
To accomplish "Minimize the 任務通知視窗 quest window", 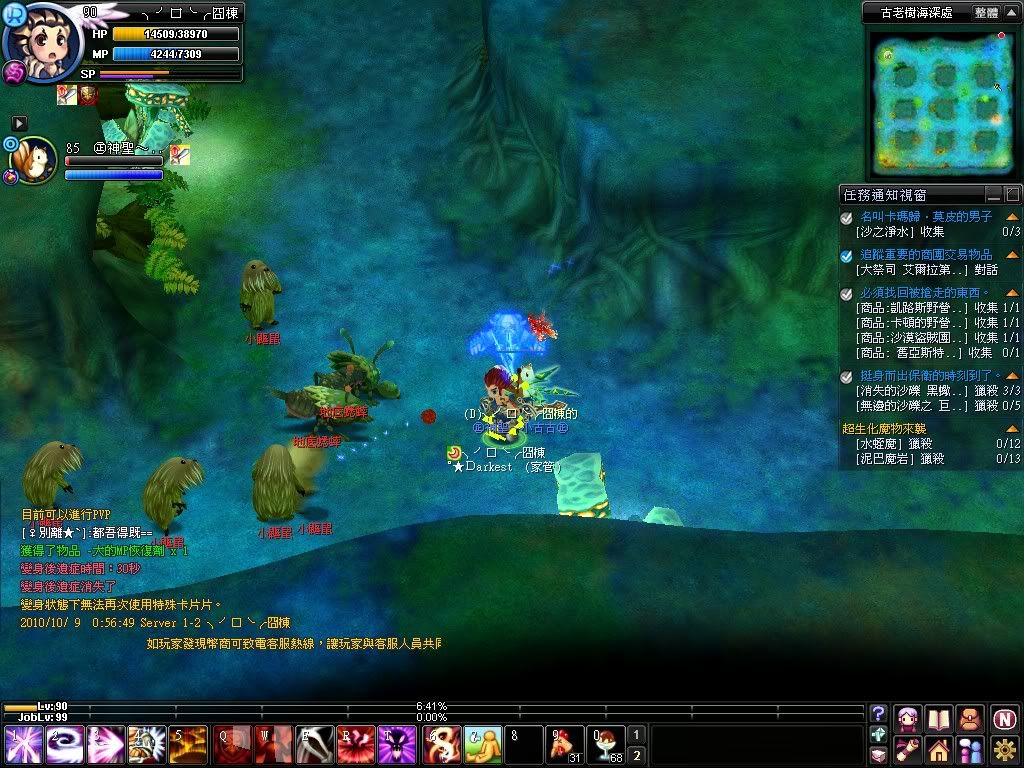I will click(x=994, y=195).
